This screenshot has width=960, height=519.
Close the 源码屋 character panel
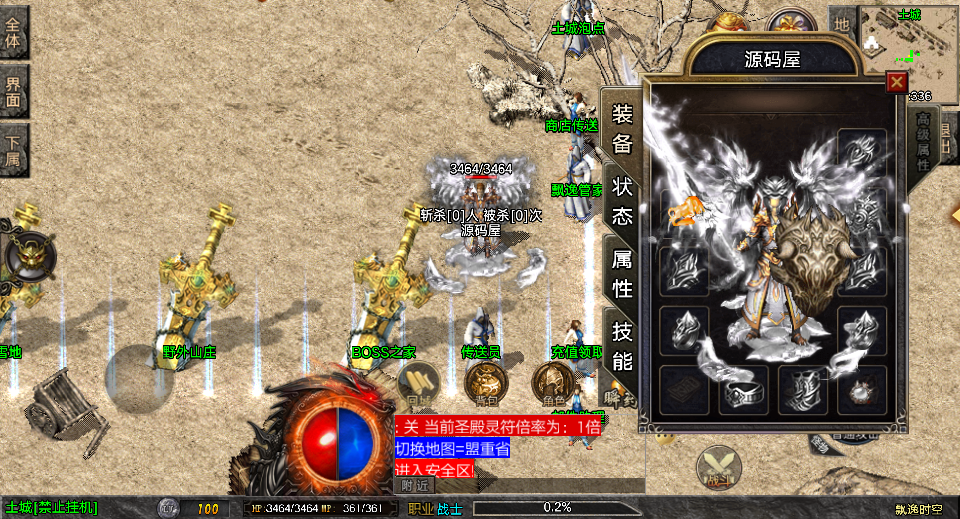pyautogui.click(x=897, y=82)
